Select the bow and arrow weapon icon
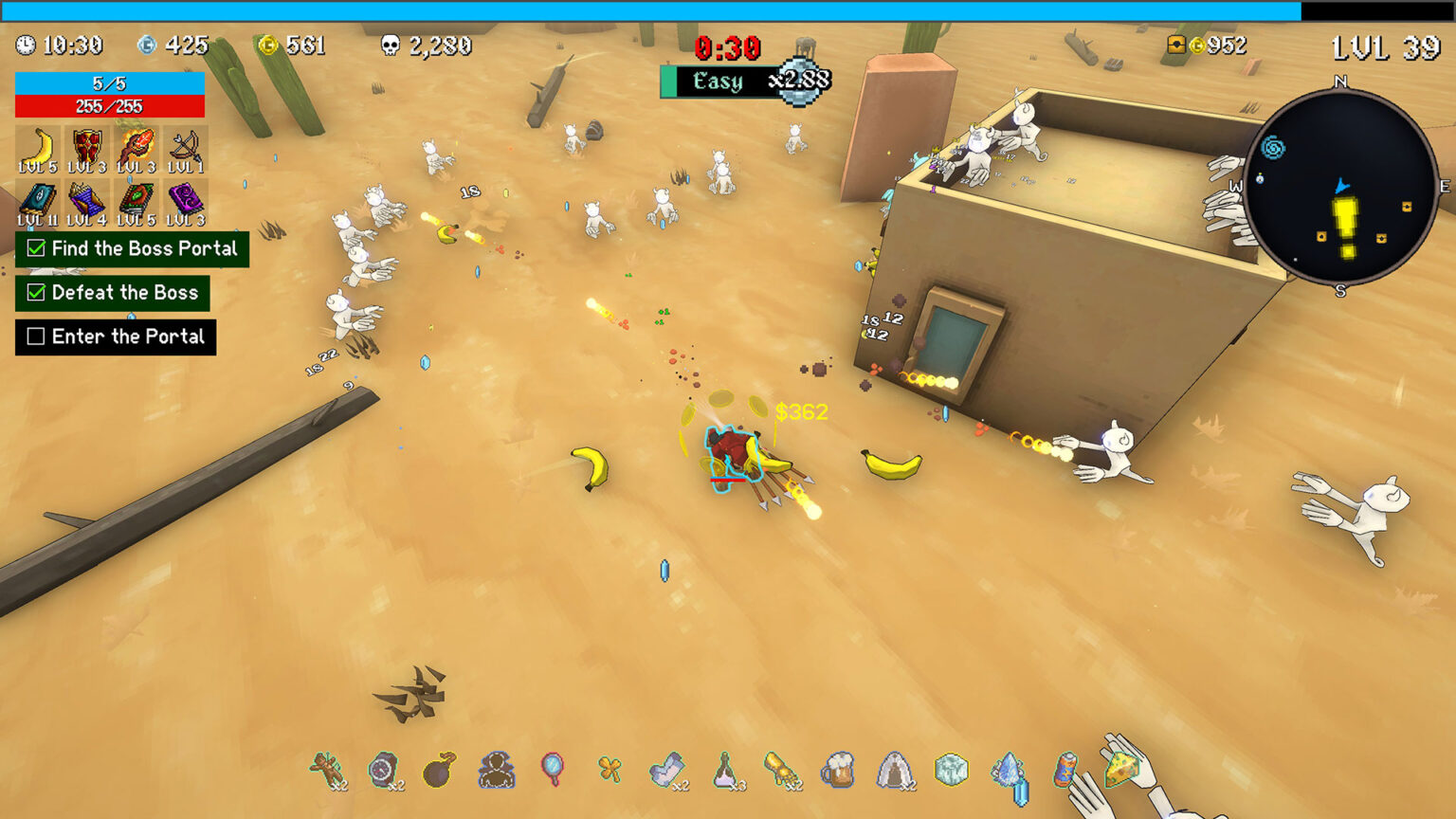Image resolution: width=1456 pixels, height=819 pixels. tap(186, 148)
